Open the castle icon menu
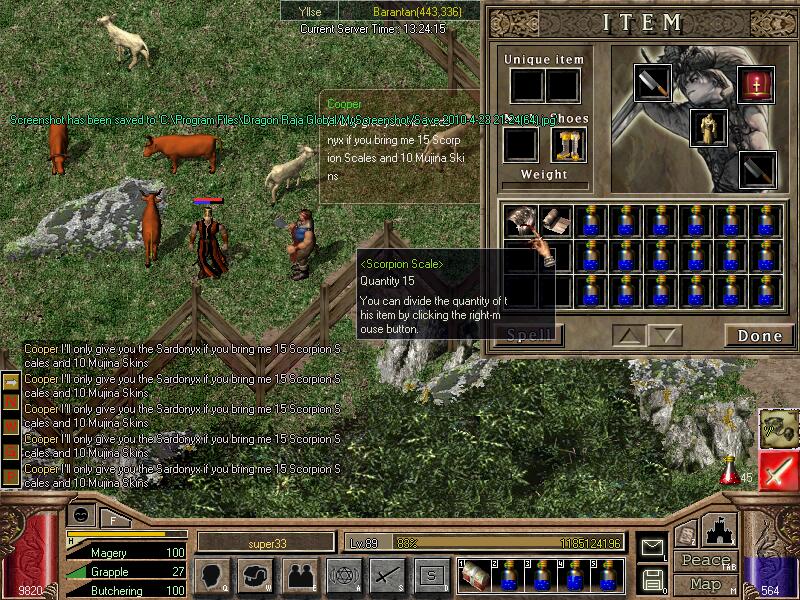 (720, 529)
